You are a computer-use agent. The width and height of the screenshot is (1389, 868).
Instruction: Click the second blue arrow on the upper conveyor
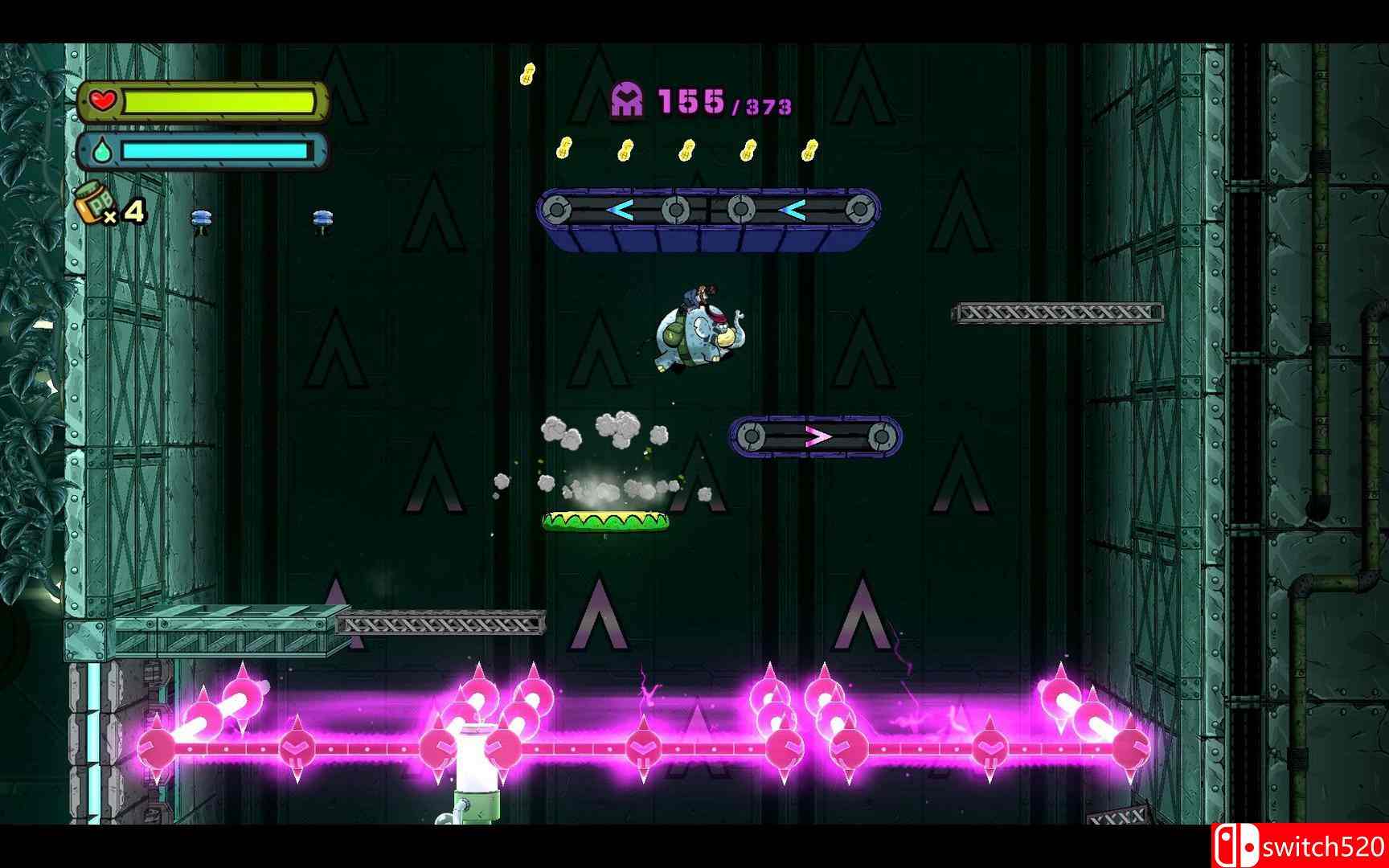point(792,211)
